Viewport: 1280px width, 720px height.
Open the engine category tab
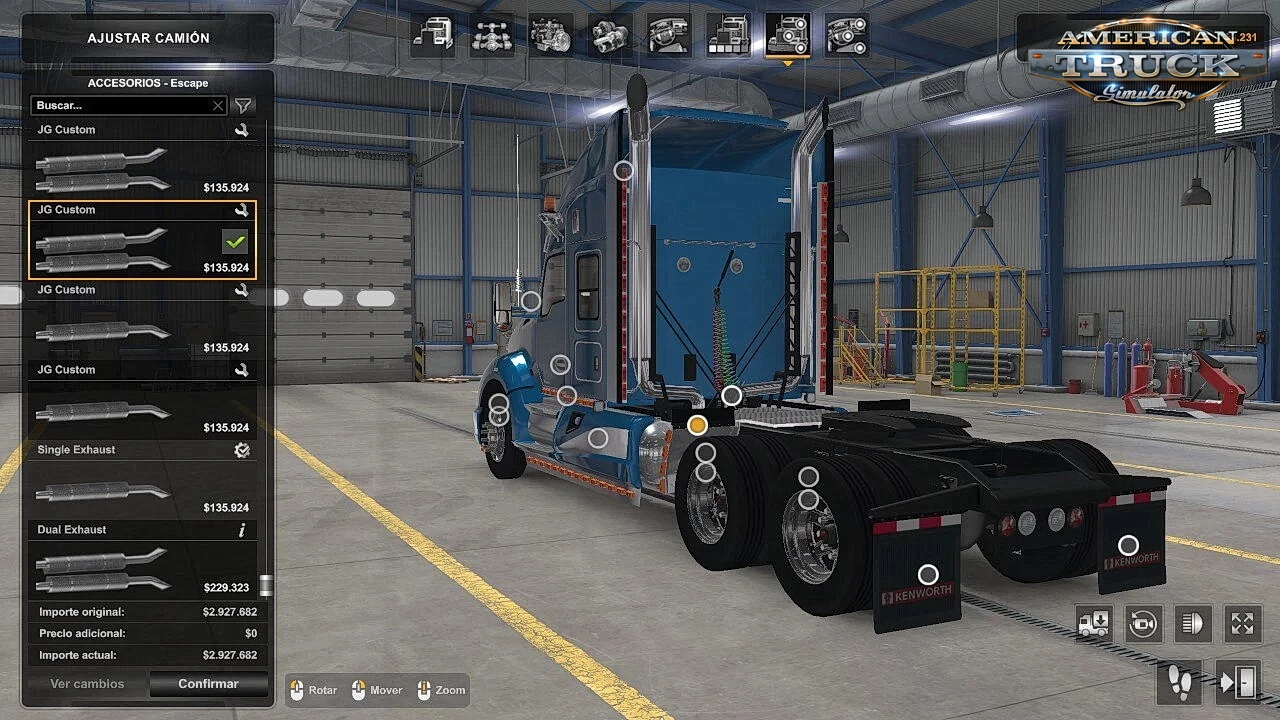point(550,36)
